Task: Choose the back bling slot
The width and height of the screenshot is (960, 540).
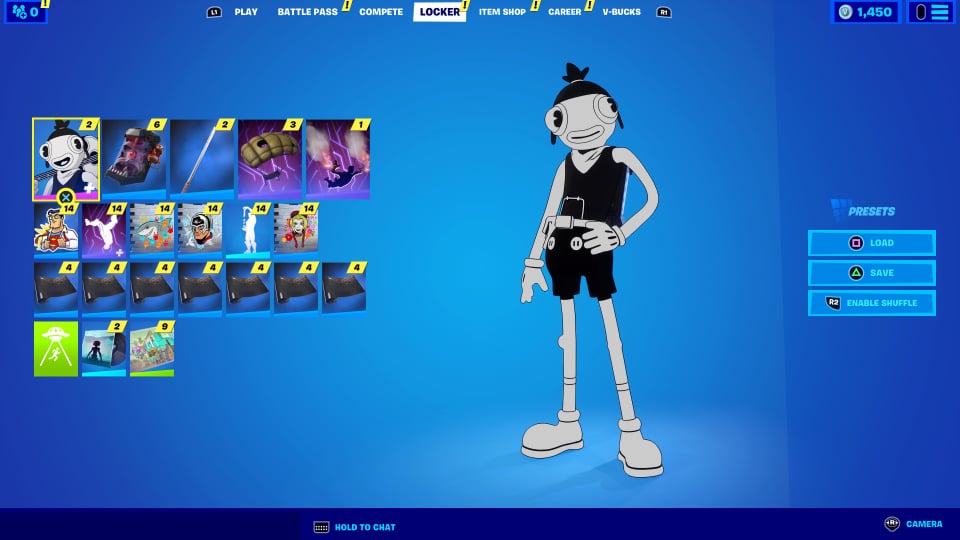Action: (134, 158)
